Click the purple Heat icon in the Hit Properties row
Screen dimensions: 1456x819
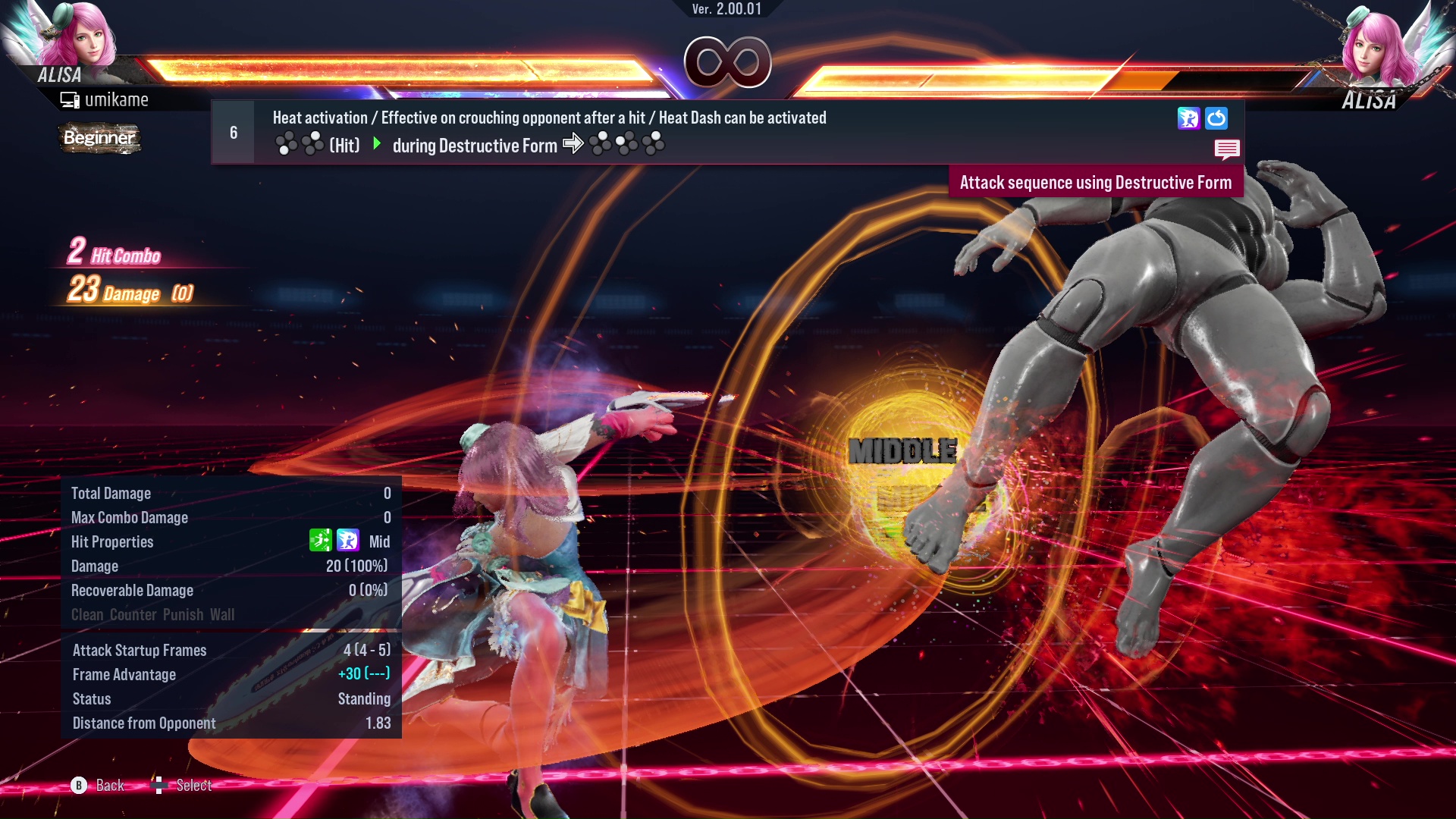pos(348,541)
